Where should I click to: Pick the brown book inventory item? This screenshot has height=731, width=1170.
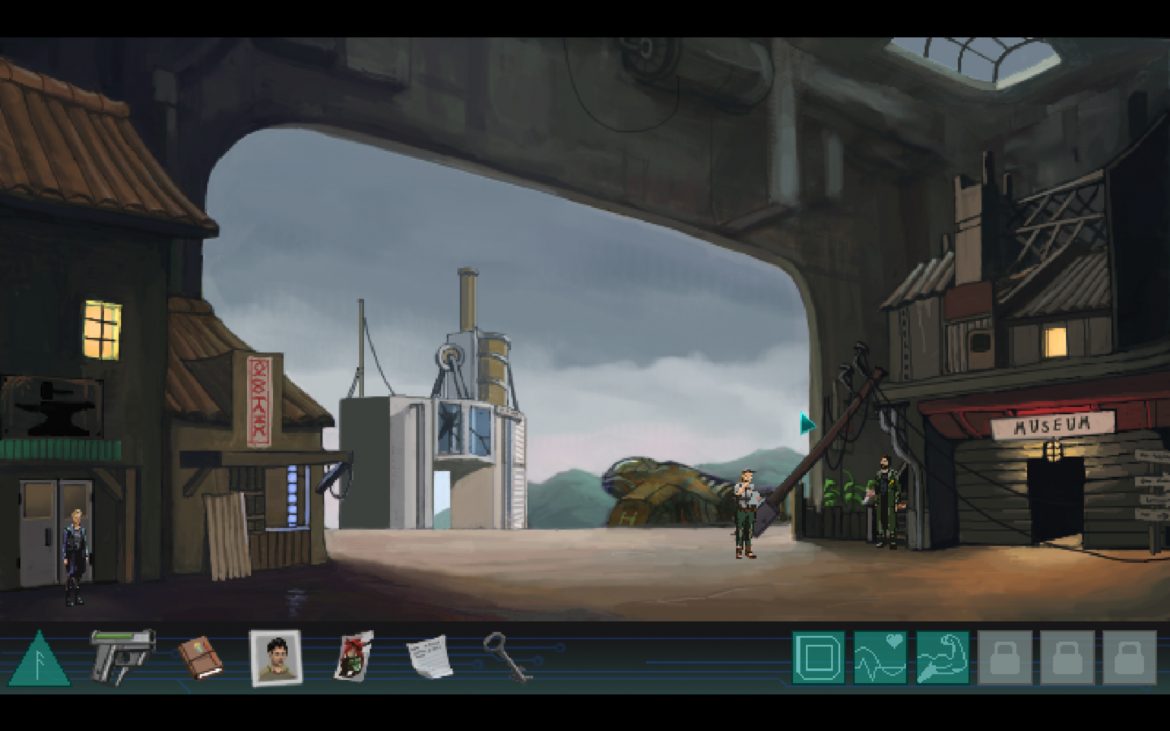(200, 657)
